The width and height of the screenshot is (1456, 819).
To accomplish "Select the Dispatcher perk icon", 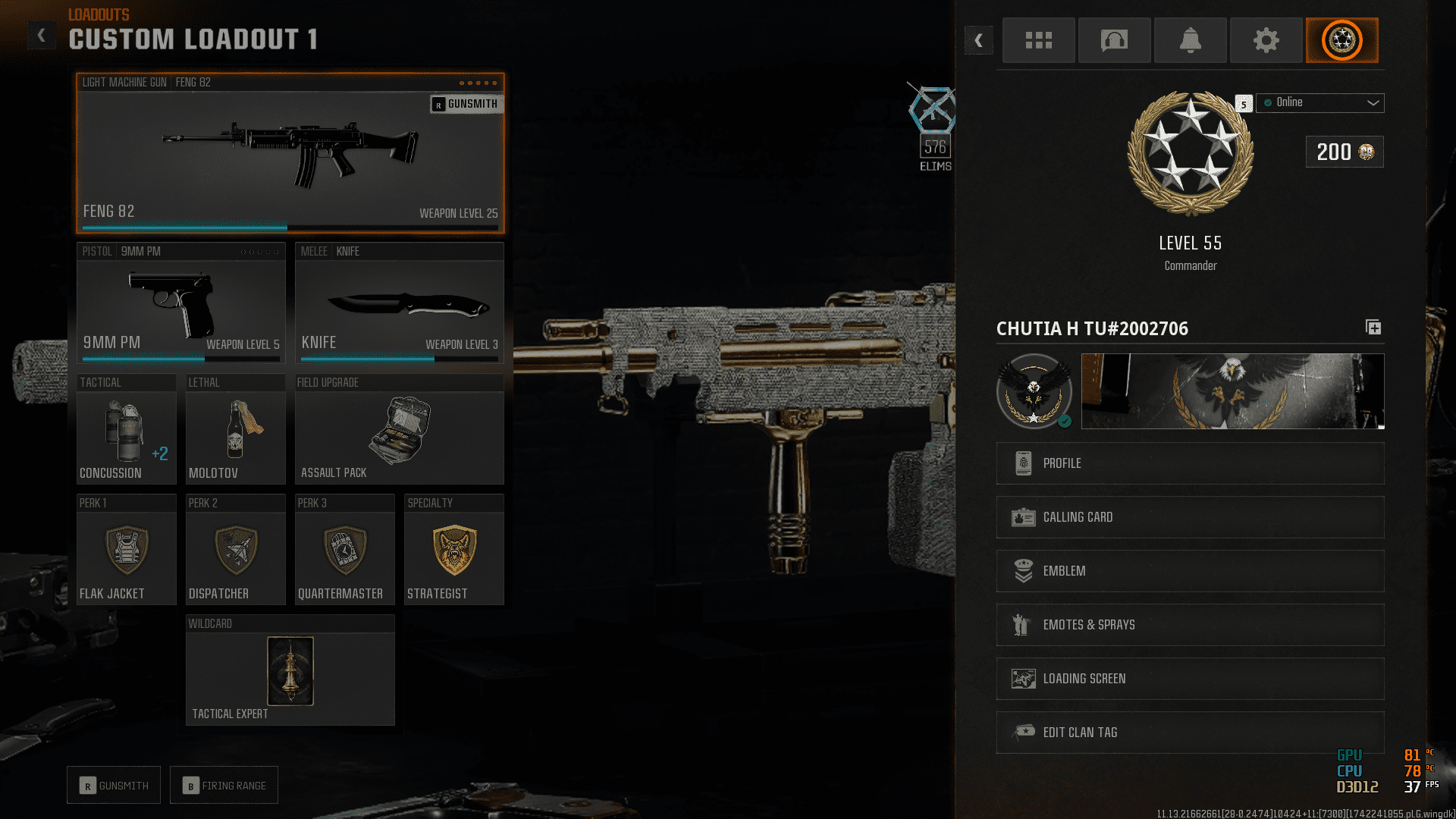I will [x=235, y=550].
